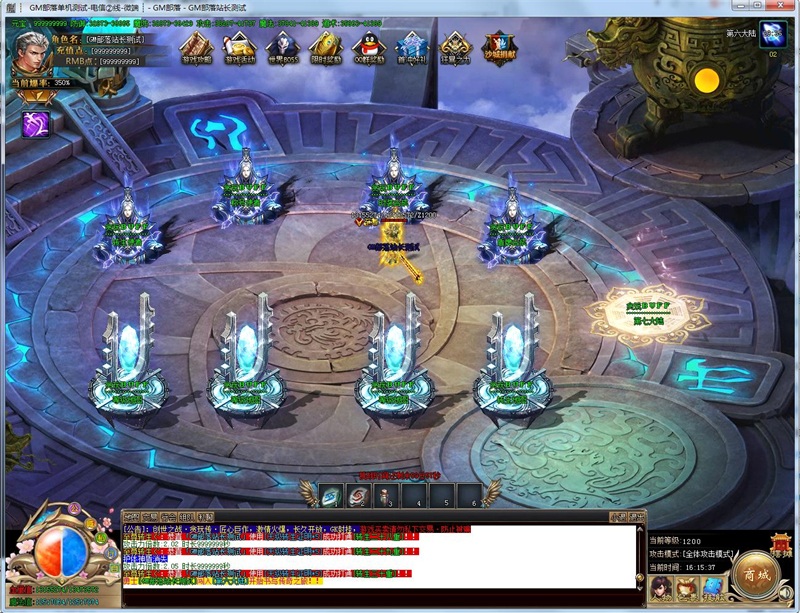This screenshot has height=613, width=800.
Task: Click the 小退 button above chat
Action: [616, 516]
